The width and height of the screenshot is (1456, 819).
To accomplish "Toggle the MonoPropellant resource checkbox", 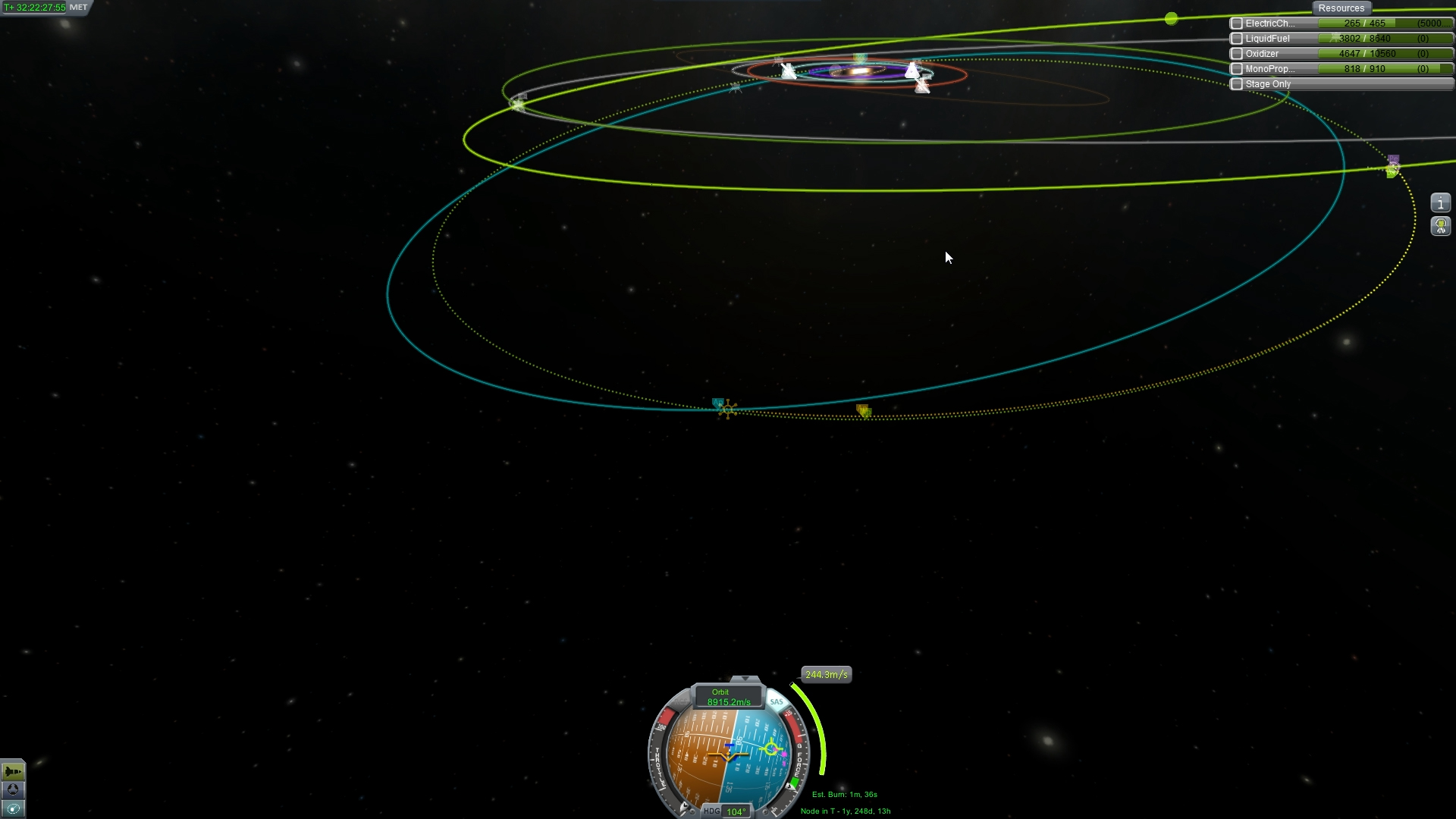I will click(x=1237, y=69).
